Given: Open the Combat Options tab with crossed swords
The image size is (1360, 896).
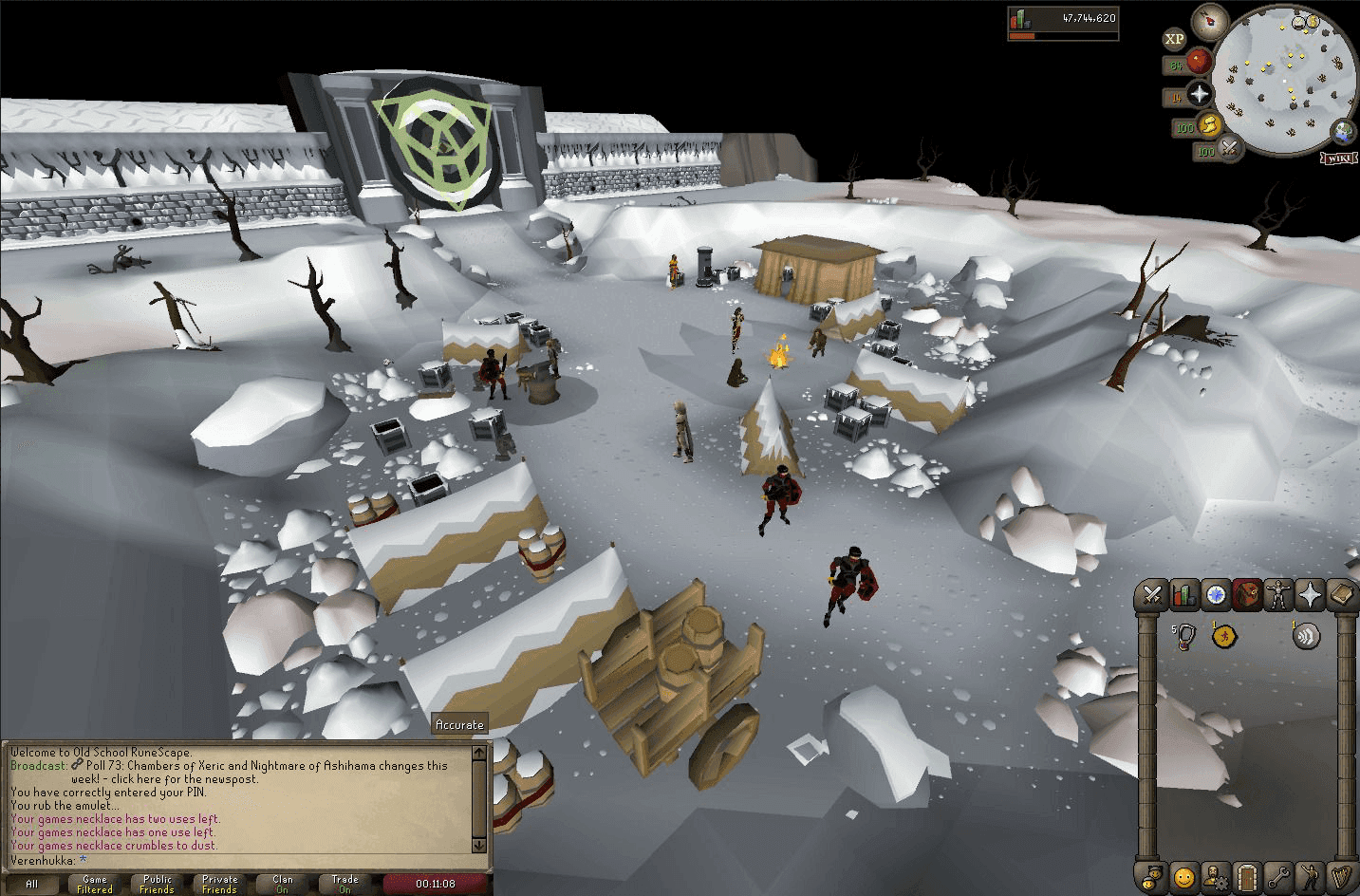Looking at the screenshot, I should tap(1153, 595).
